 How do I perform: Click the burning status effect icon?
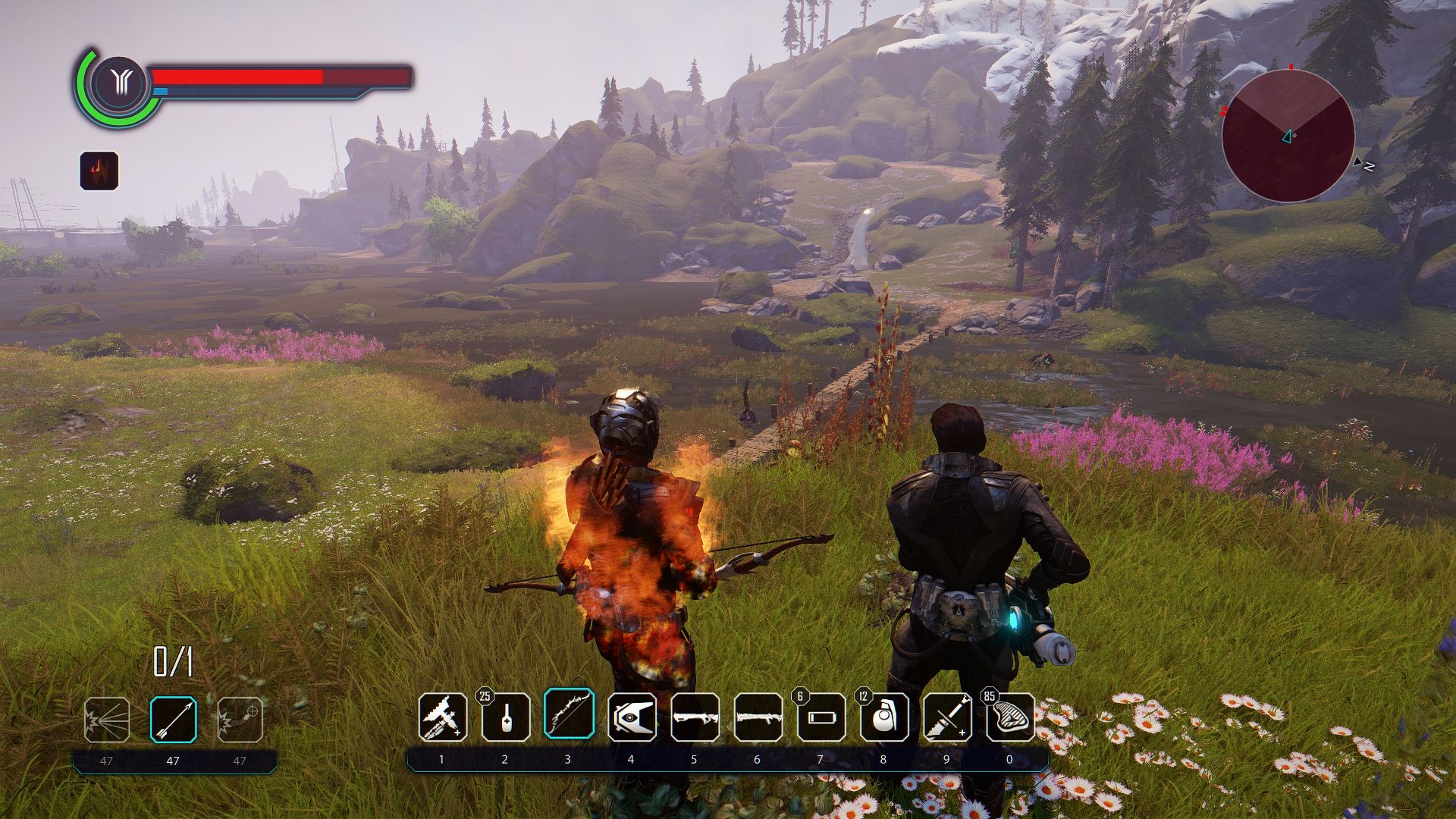99,171
